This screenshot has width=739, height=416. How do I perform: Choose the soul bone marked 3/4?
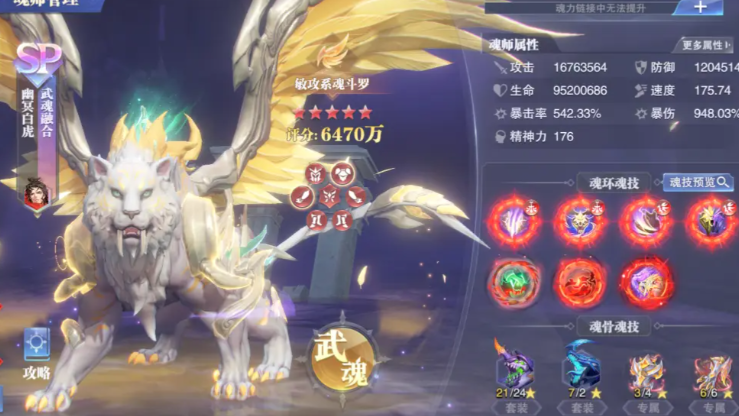point(647,374)
